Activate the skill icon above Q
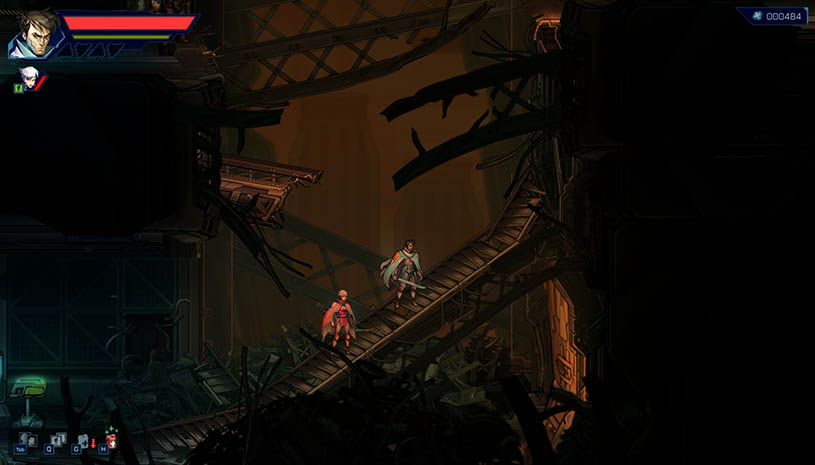 tap(56, 438)
